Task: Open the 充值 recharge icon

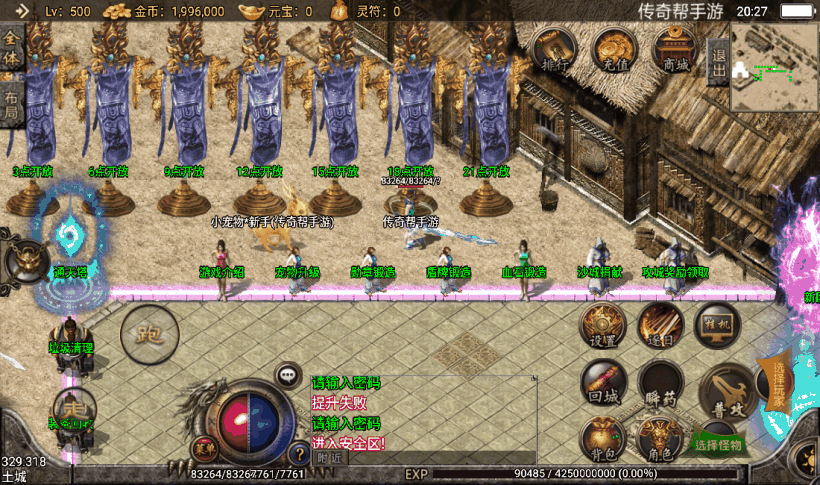Action: point(613,49)
